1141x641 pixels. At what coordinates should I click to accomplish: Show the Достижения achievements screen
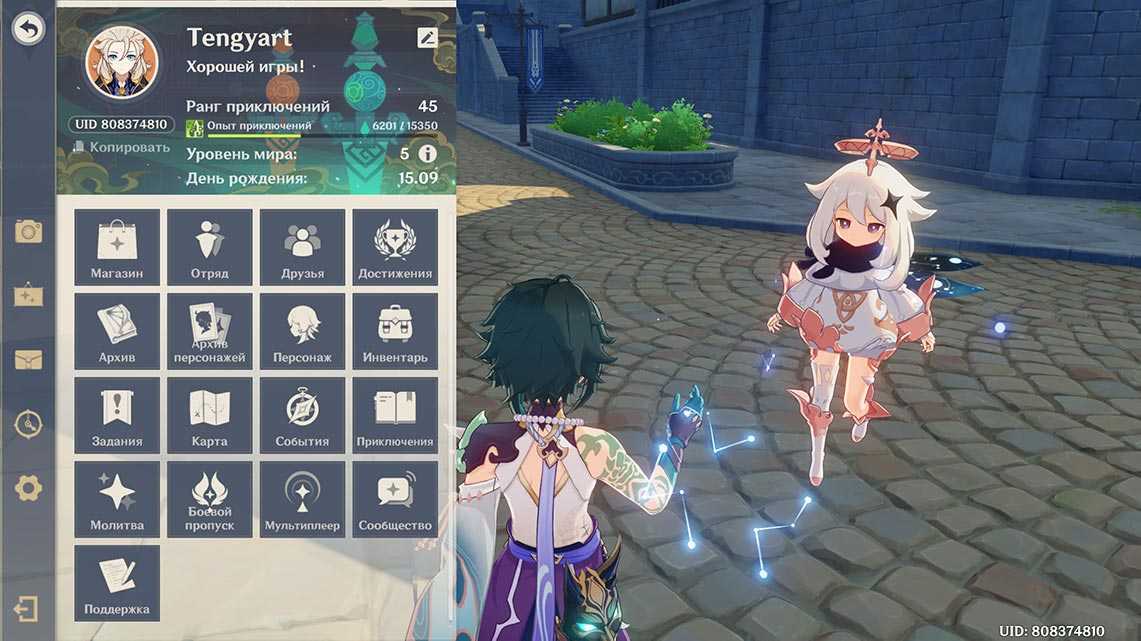(x=395, y=247)
